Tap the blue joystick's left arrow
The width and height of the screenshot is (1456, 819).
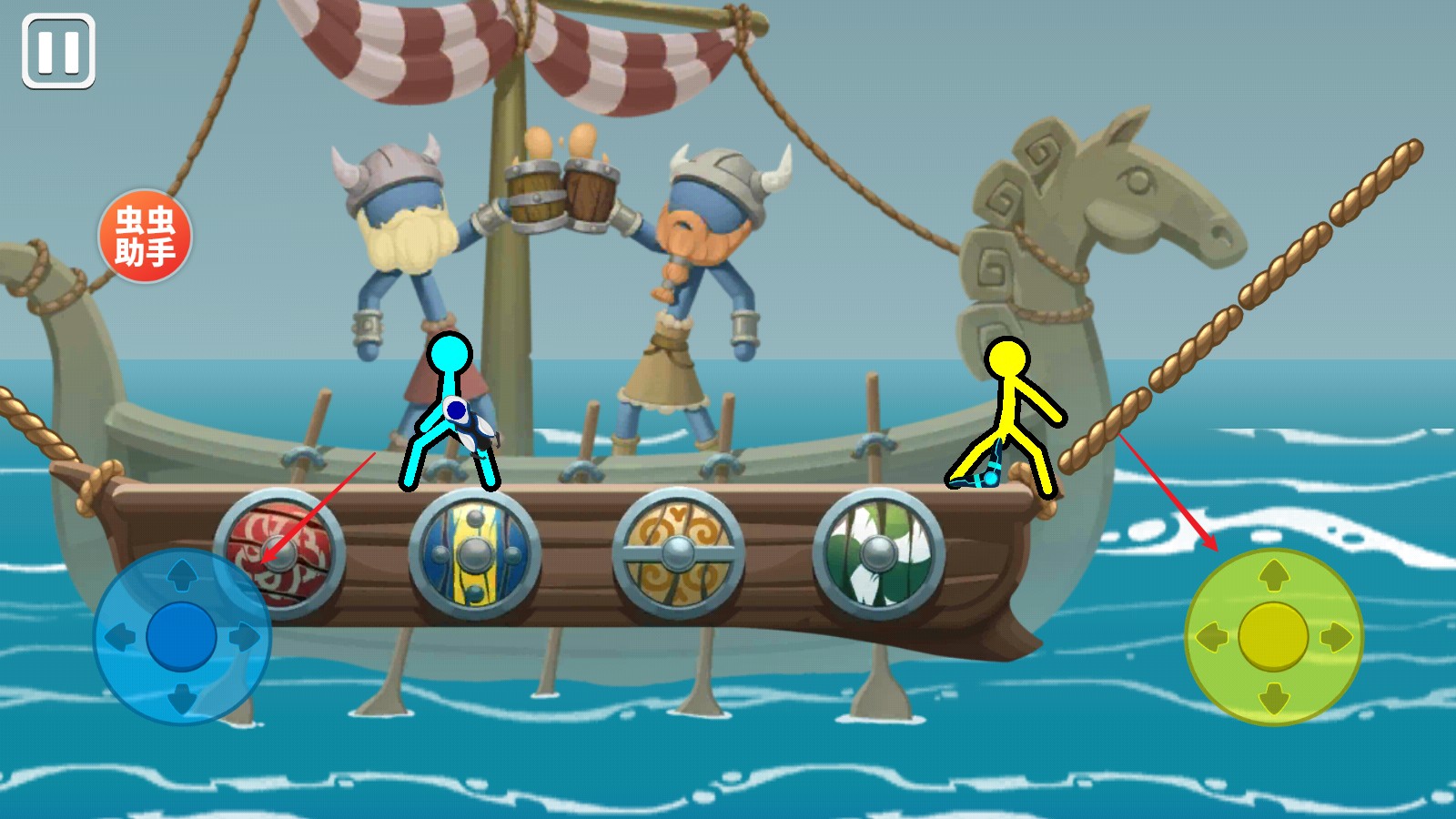(120, 636)
